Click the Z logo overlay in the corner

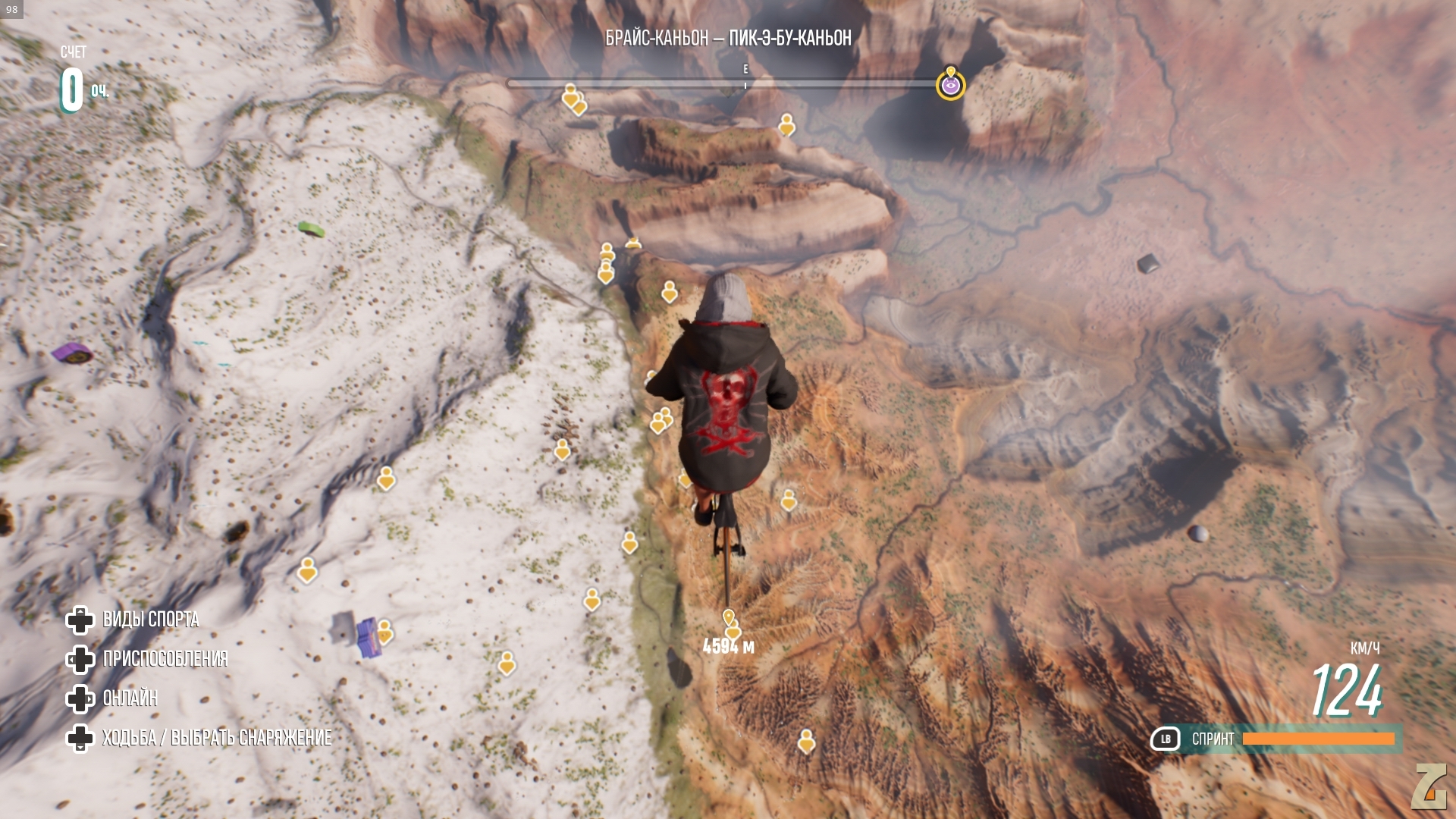(x=1429, y=786)
